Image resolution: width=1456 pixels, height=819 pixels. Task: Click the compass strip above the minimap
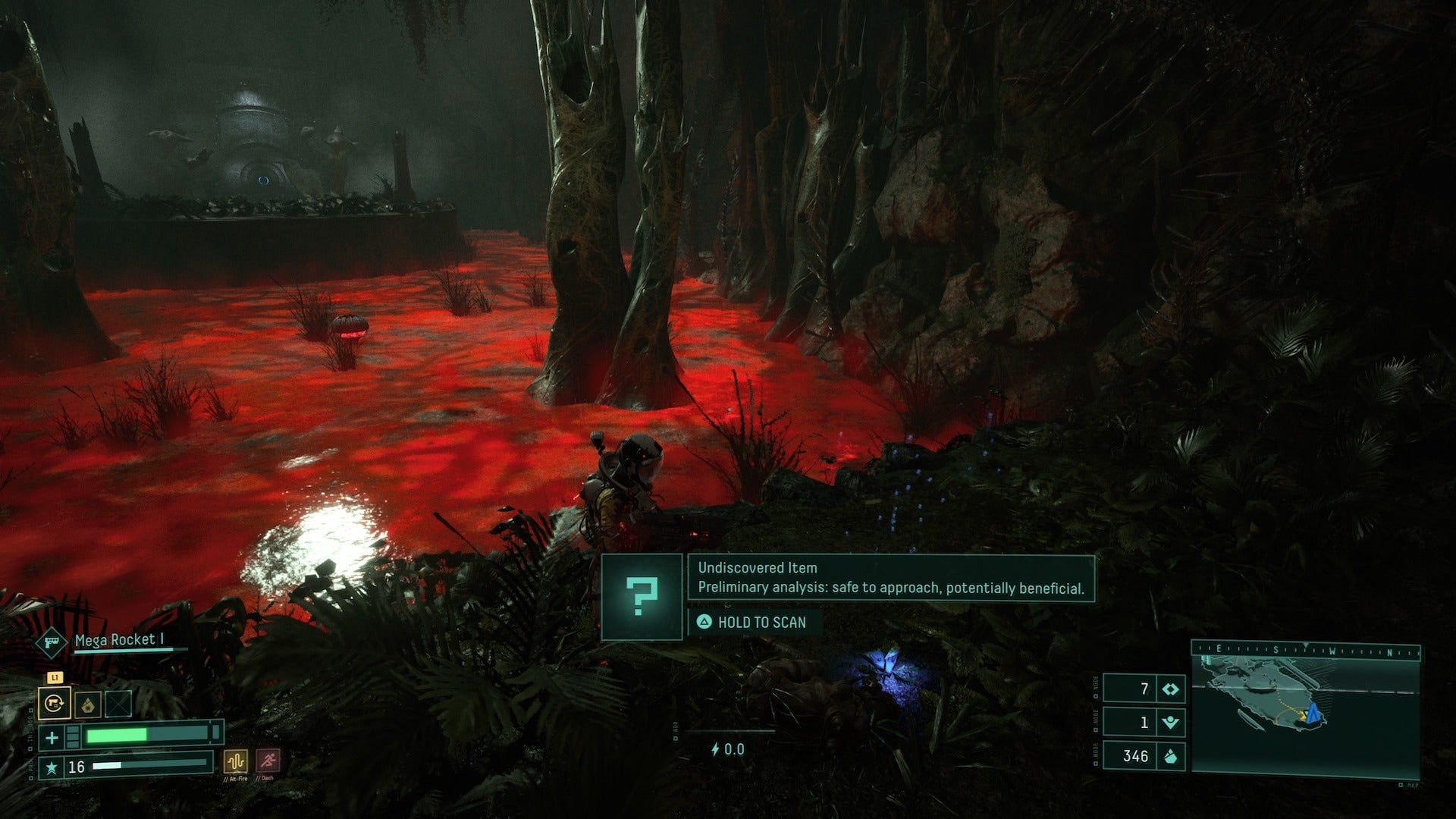[x=1304, y=650]
